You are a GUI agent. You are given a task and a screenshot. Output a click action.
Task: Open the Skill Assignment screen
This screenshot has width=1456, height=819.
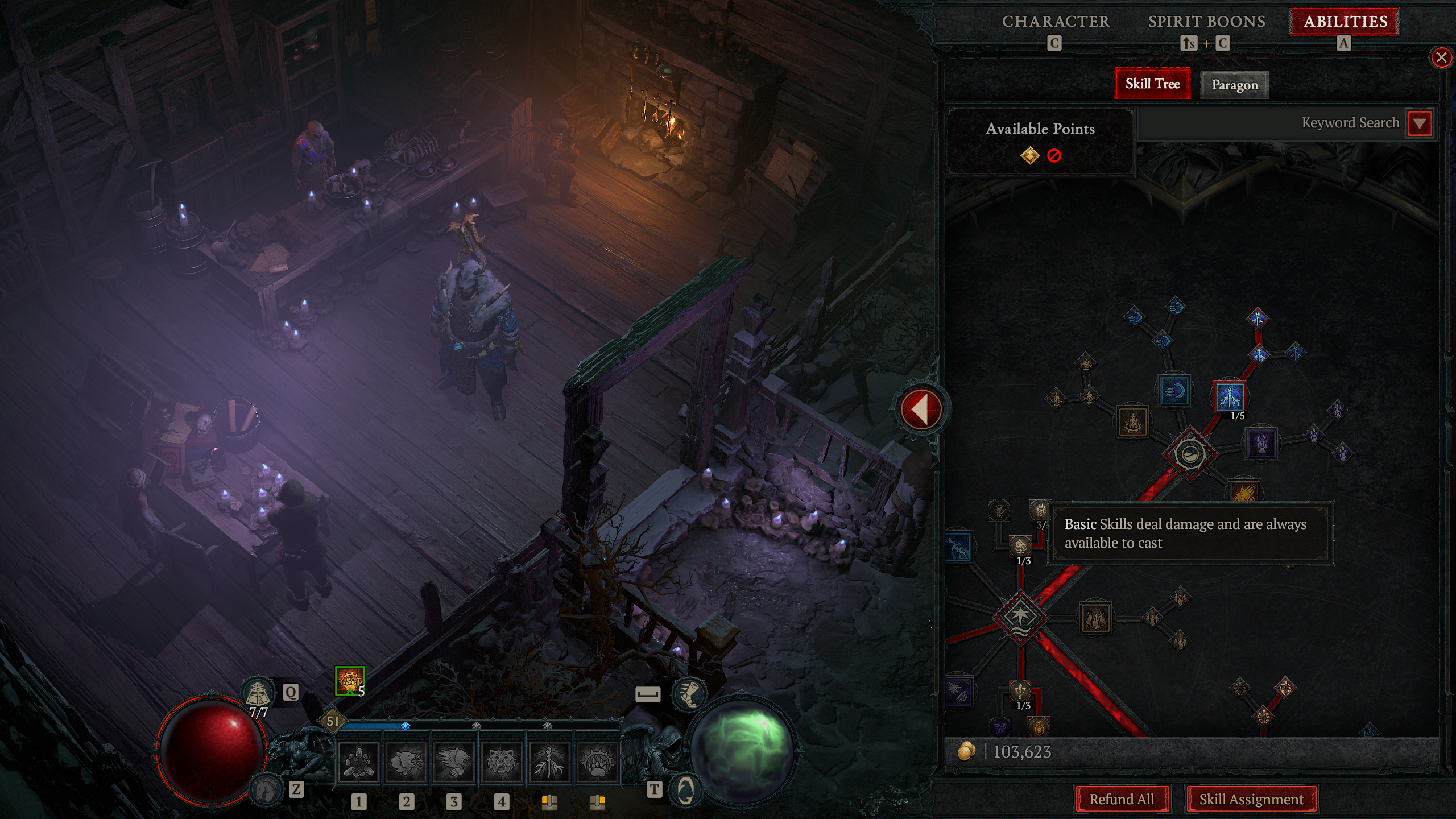pos(1251,799)
